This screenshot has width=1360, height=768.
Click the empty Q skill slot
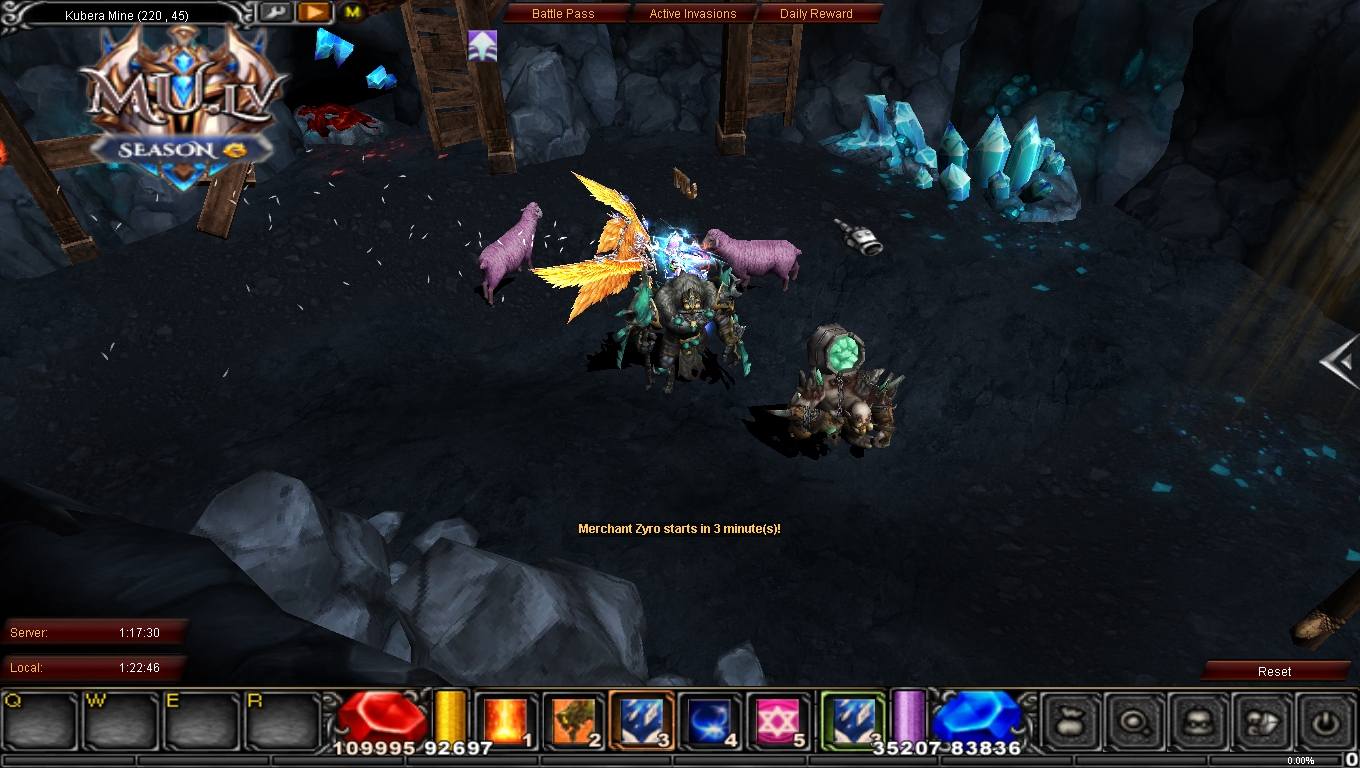(38, 722)
